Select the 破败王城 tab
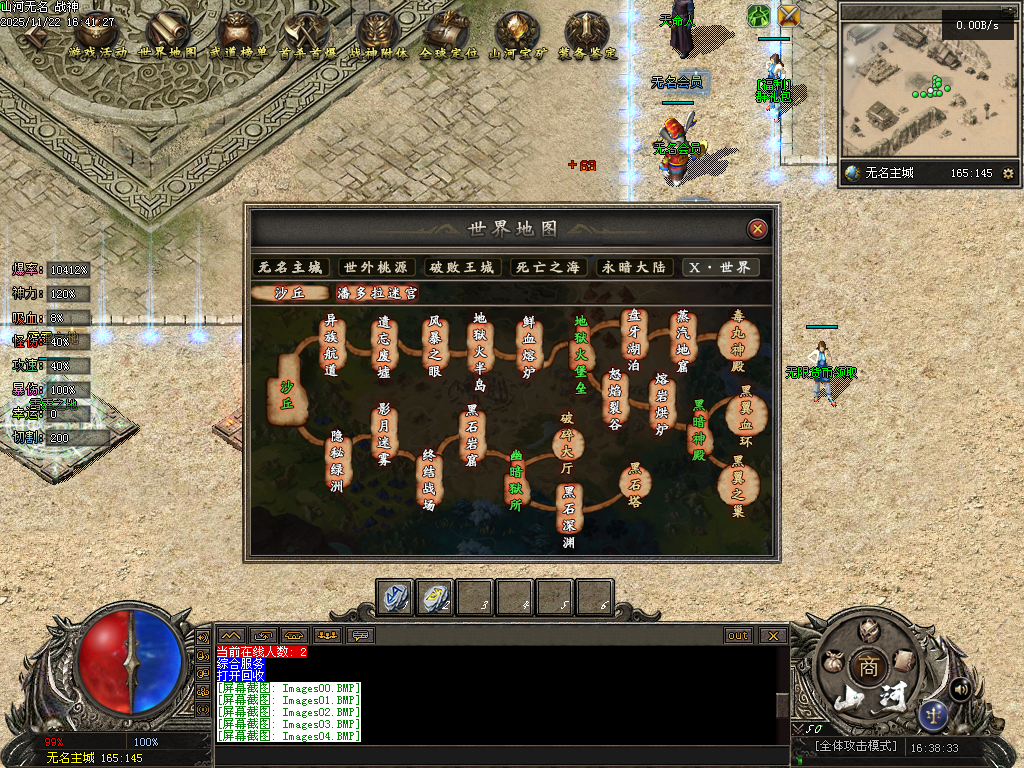 pyautogui.click(x=462, y=267)
